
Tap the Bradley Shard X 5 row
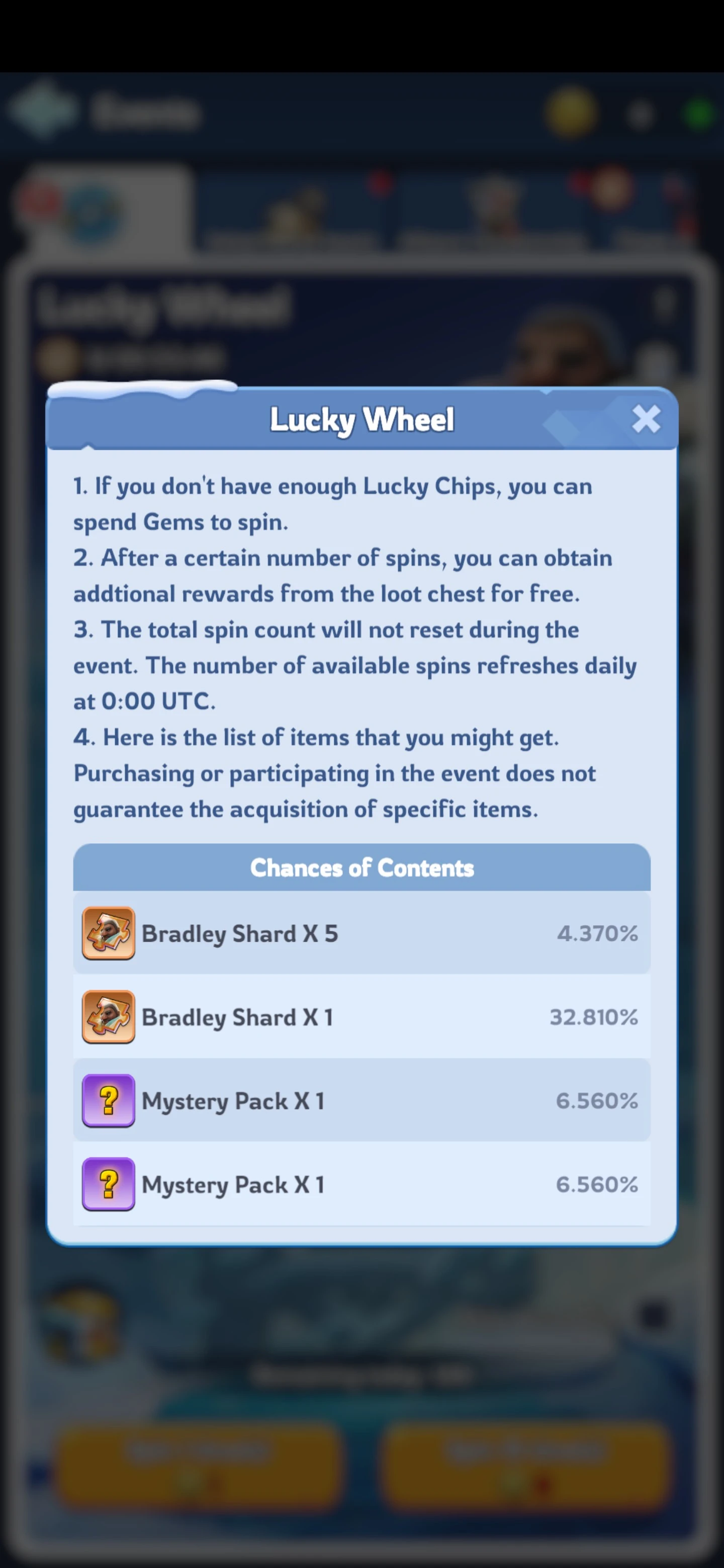tap(361, 933)
